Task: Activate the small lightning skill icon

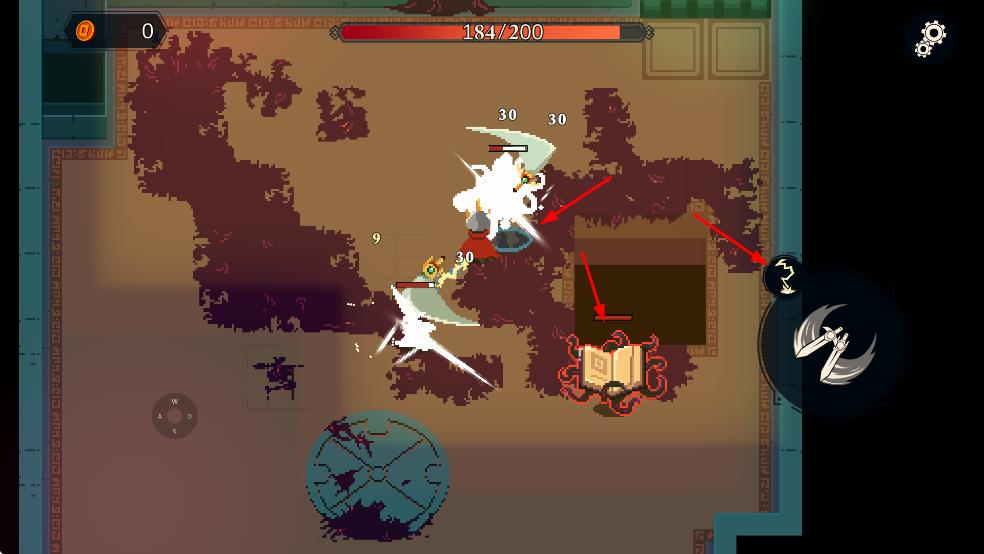Action: click(786, 275)
